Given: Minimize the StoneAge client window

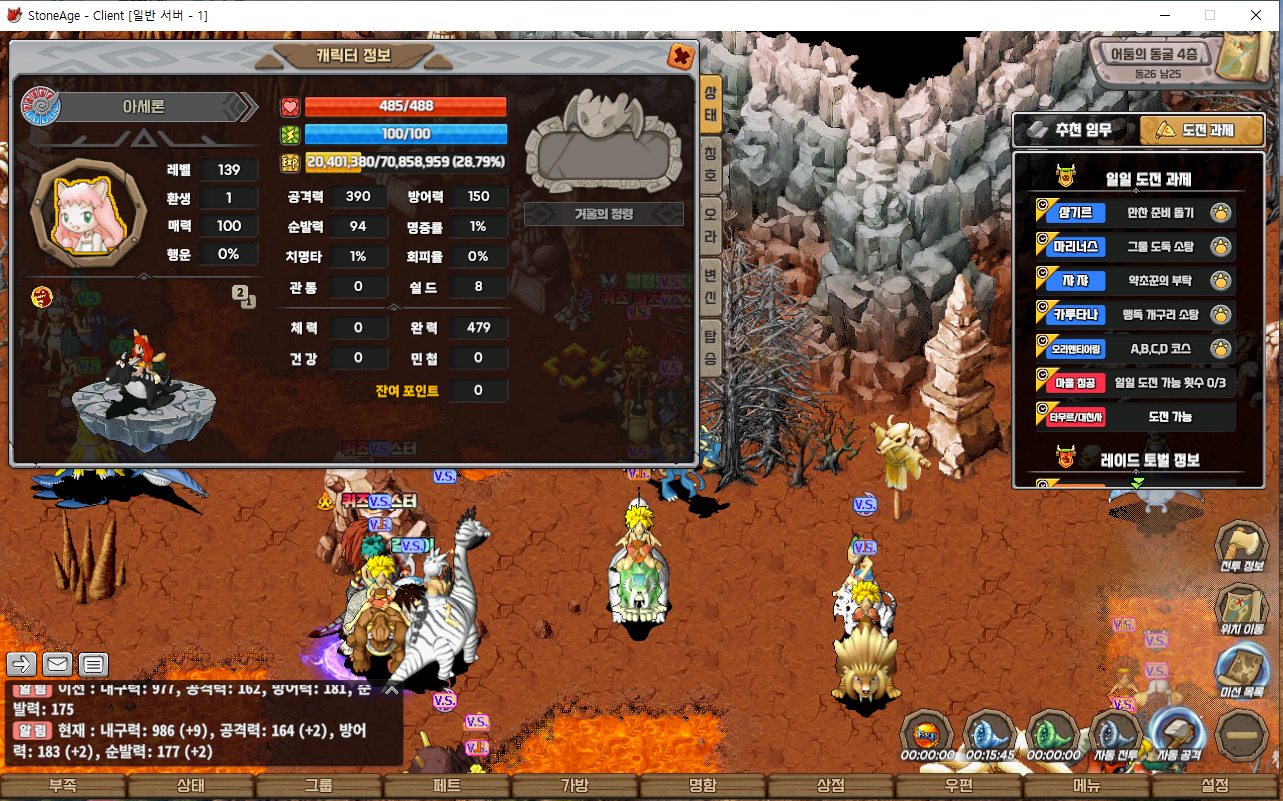Looking at the screenshot, I should point(1165,15).
